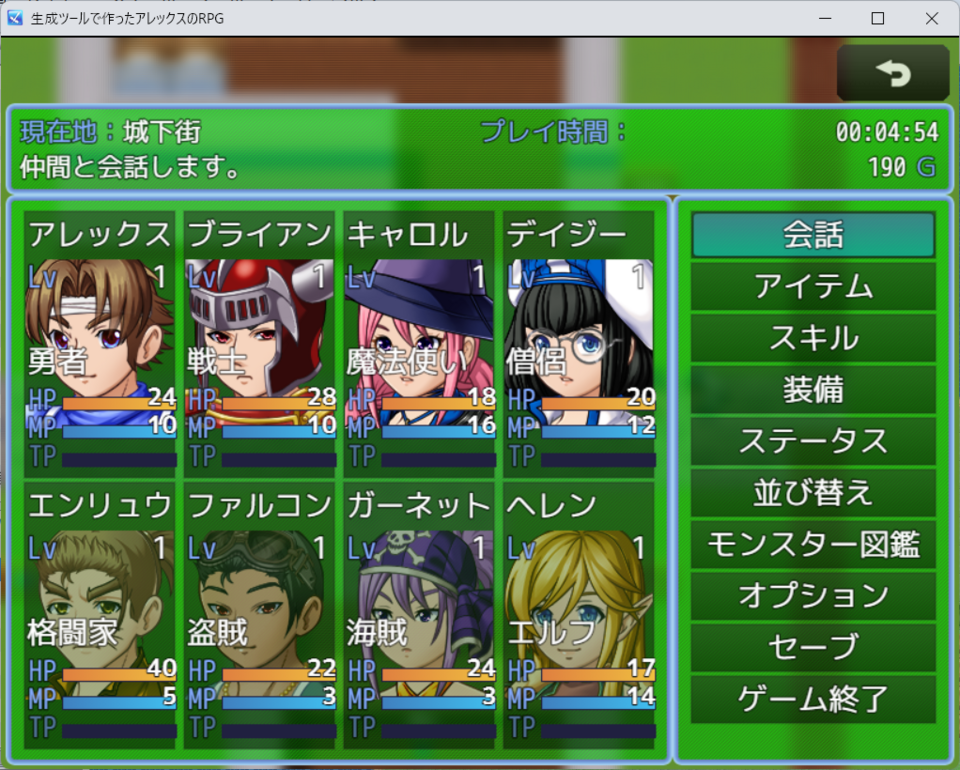Show the ステータス screen
This screenshot has width=960, height=770.
(813, 441)
